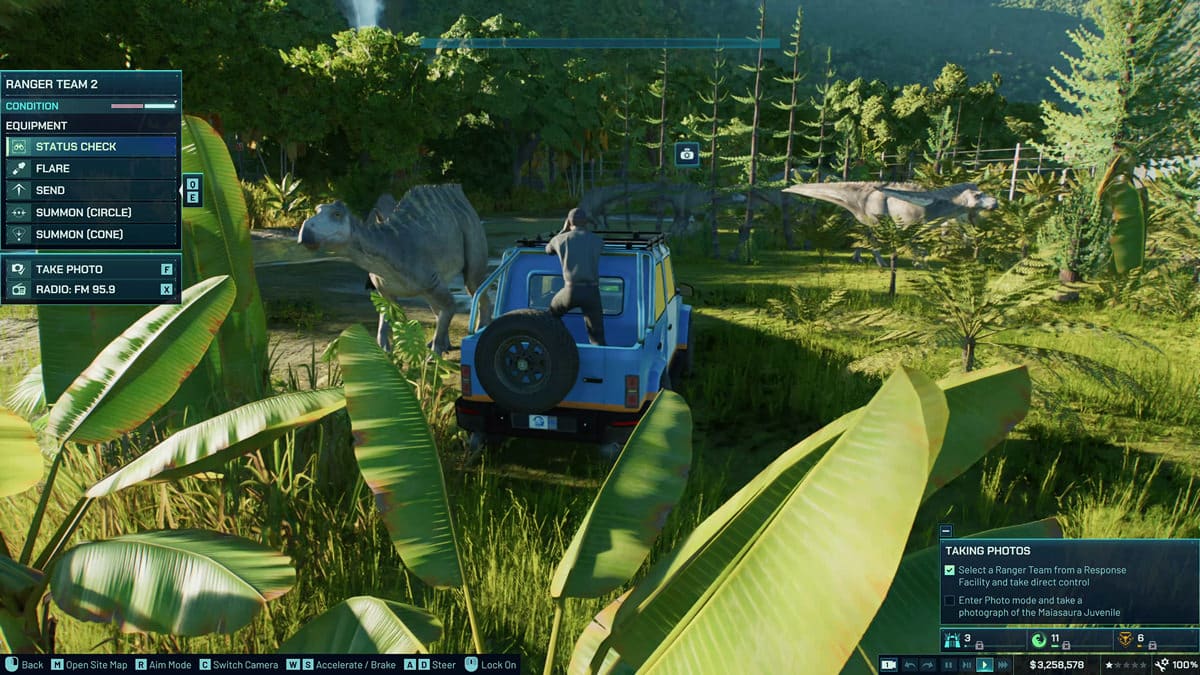
Task: Click the redo arrow in bottom bar
Action: [x=929, y=665]
